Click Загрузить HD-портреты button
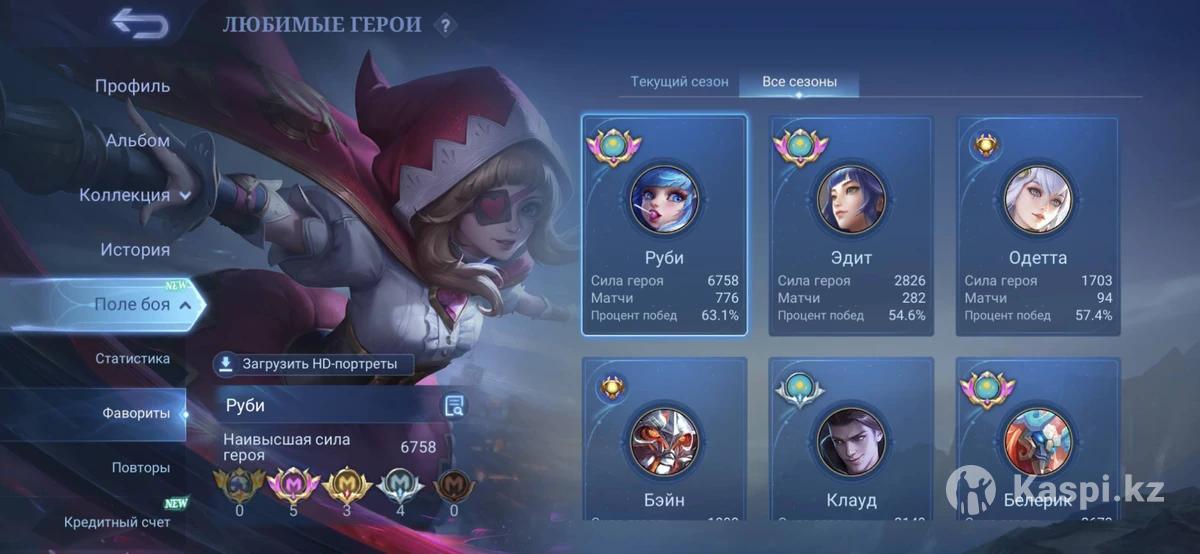The image size is (1200, 554). 314,364
